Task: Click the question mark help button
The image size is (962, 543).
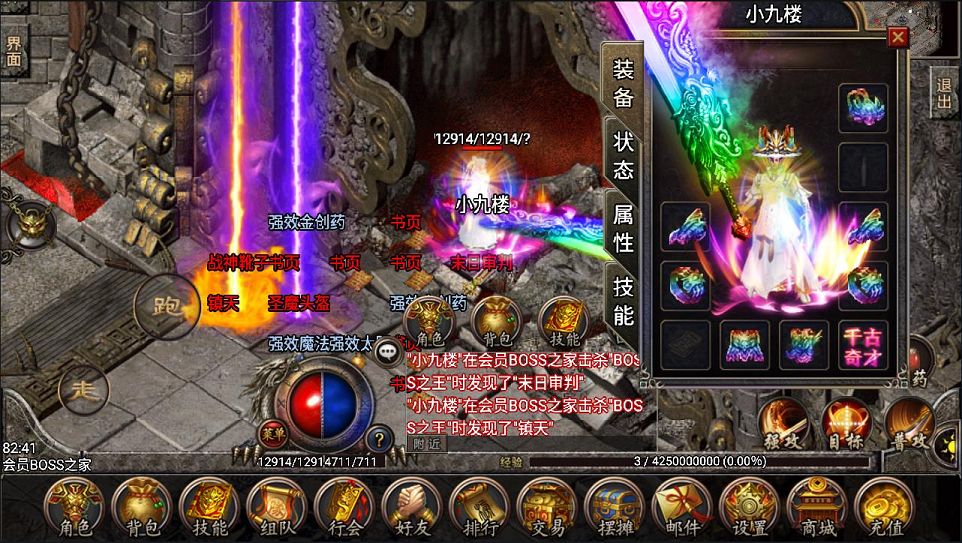Action: click(379, 437)
